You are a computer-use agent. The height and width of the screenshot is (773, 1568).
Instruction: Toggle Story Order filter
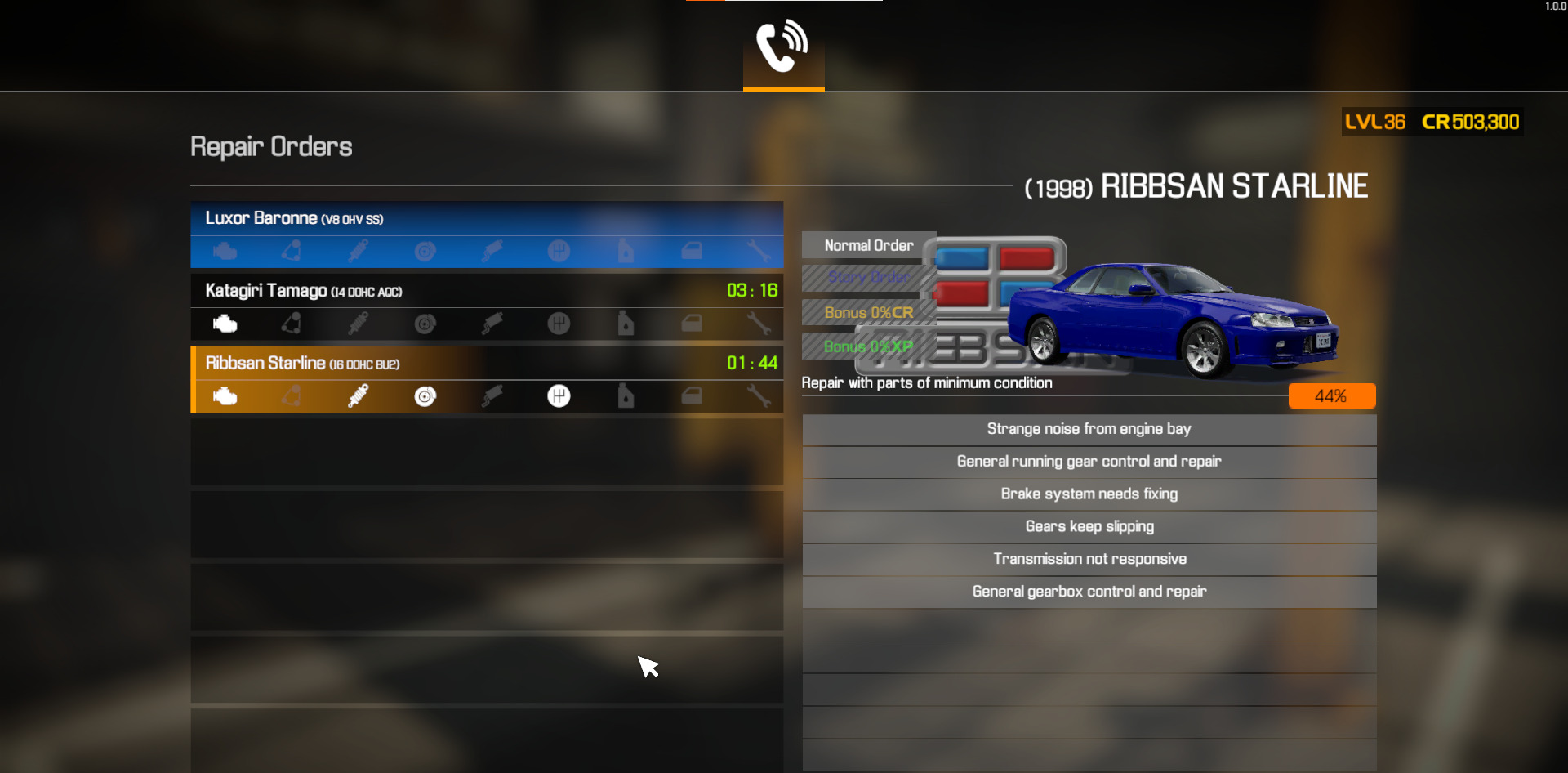click(x=868, y=278)
